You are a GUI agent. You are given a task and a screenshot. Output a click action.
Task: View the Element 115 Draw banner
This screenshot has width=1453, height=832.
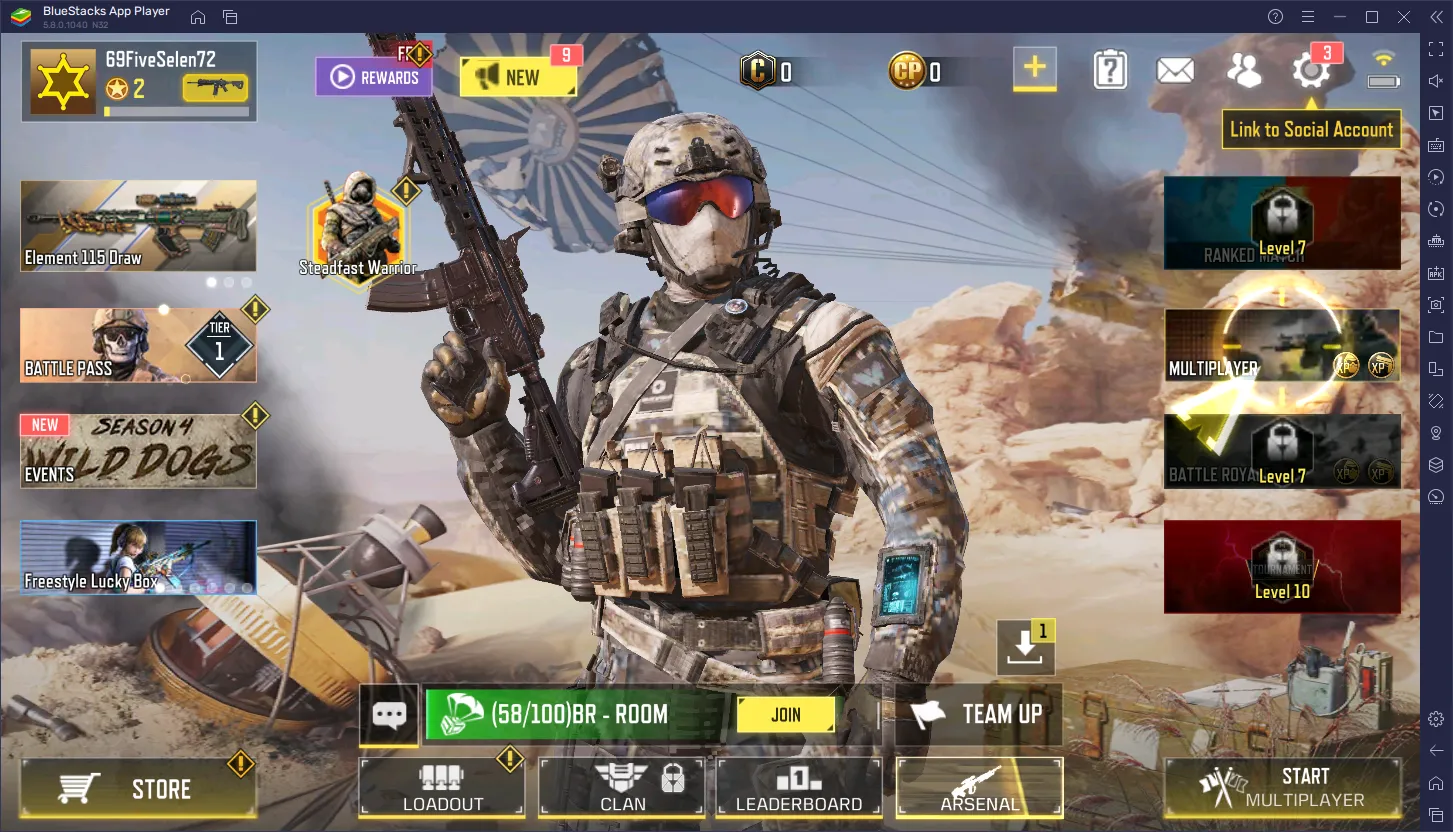tap(138, 226)
